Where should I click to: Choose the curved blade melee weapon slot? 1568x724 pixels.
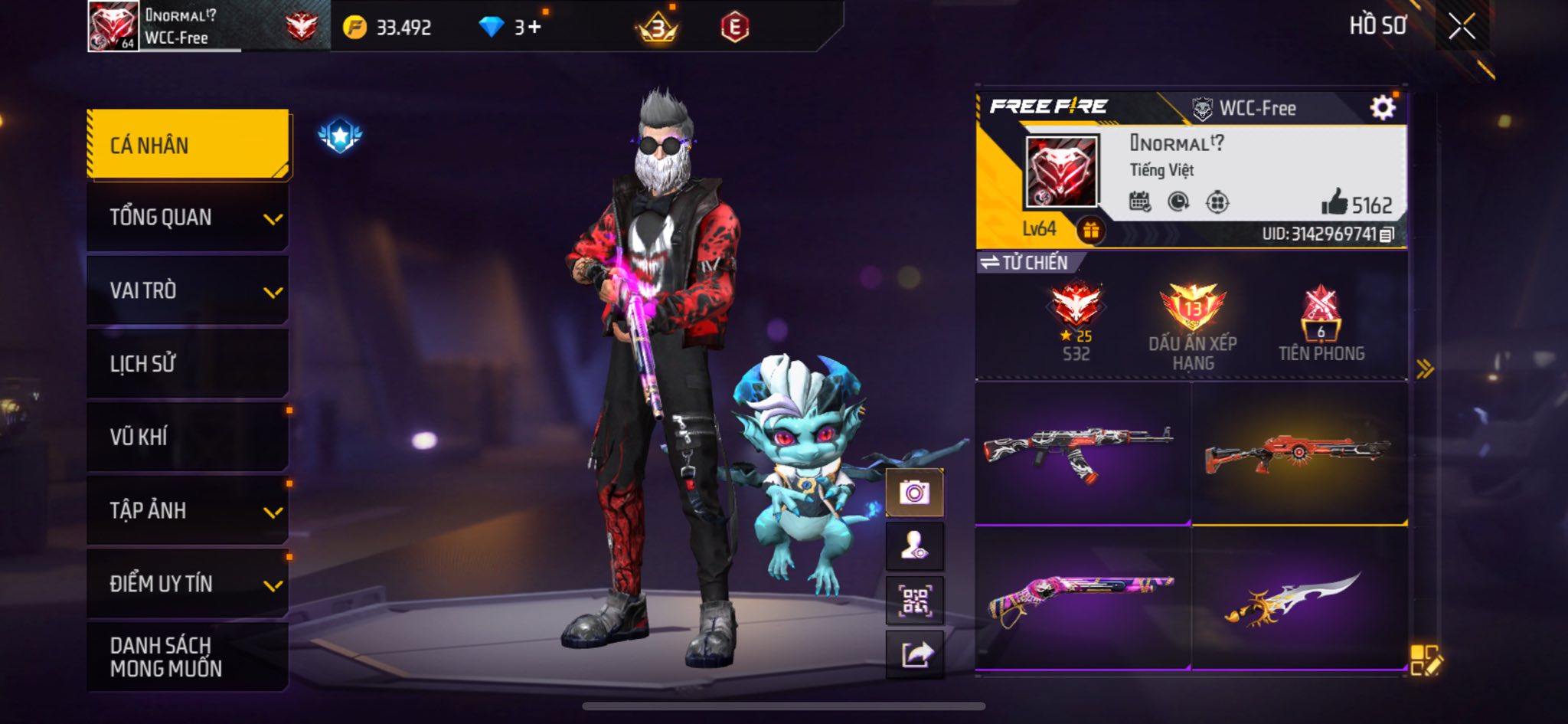[1298, 598]
